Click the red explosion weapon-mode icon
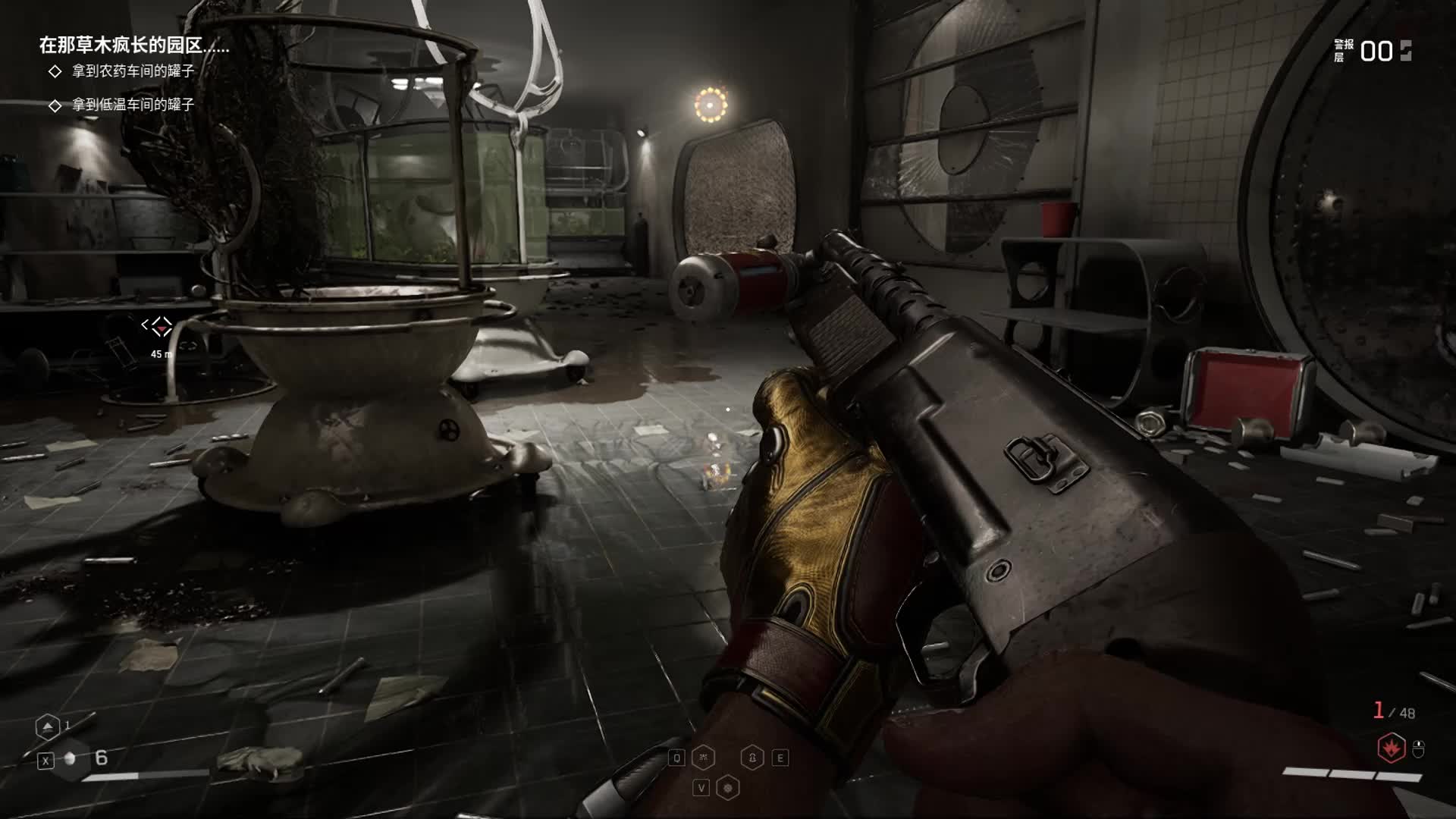1456x819 pixels. click(1391, 748)
